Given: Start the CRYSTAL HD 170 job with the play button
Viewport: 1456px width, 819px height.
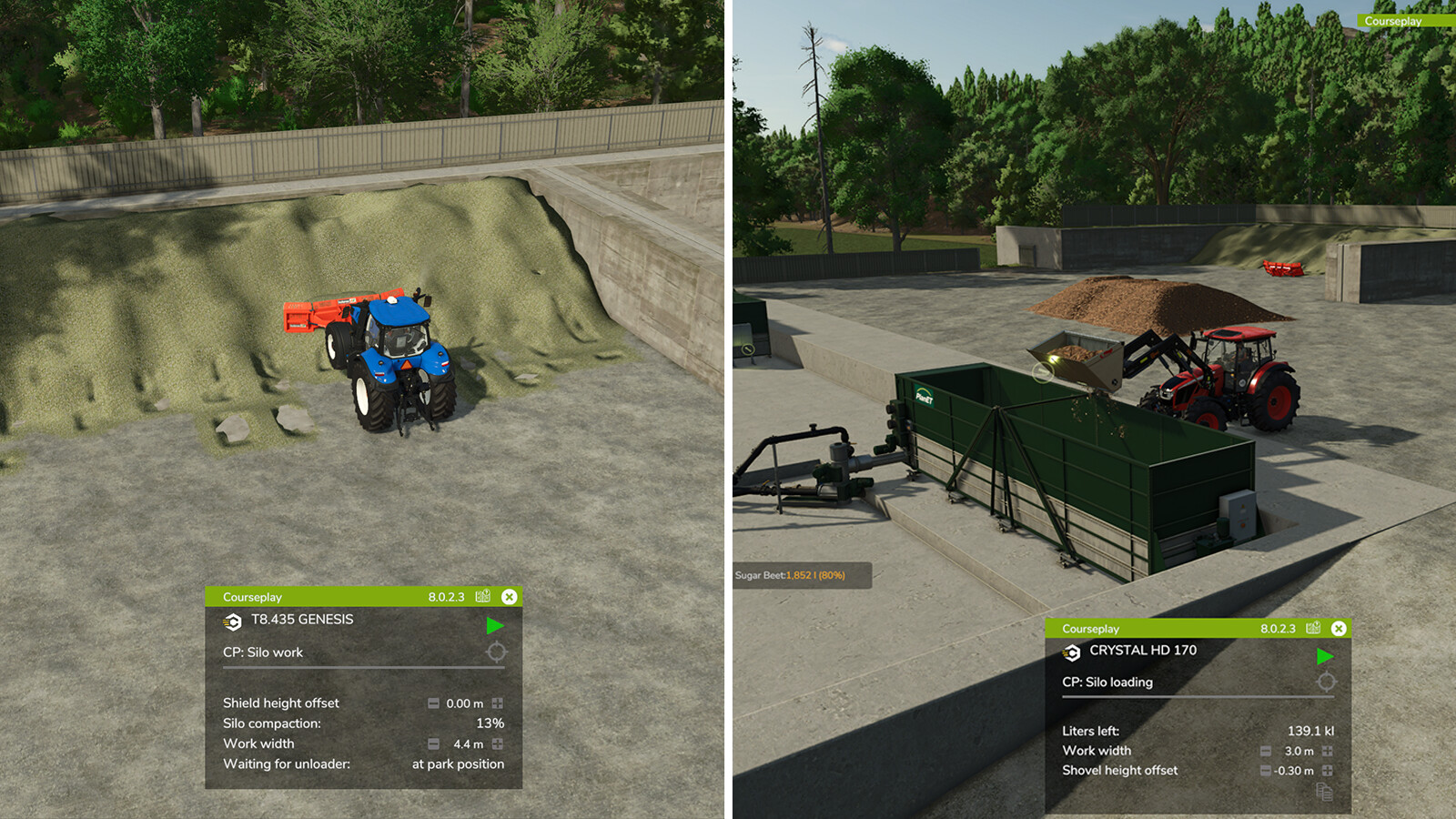Looking at the screenshot, I should click(1327, 655).
